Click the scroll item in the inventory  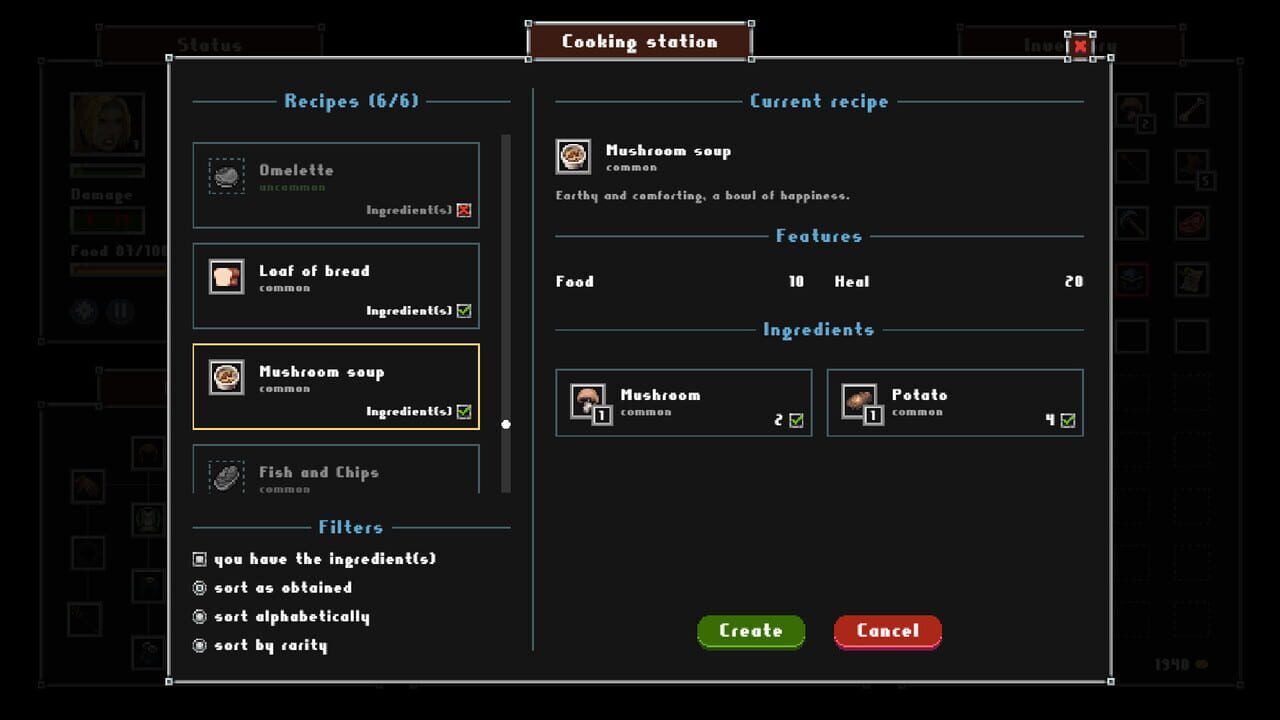(1195, 278)
